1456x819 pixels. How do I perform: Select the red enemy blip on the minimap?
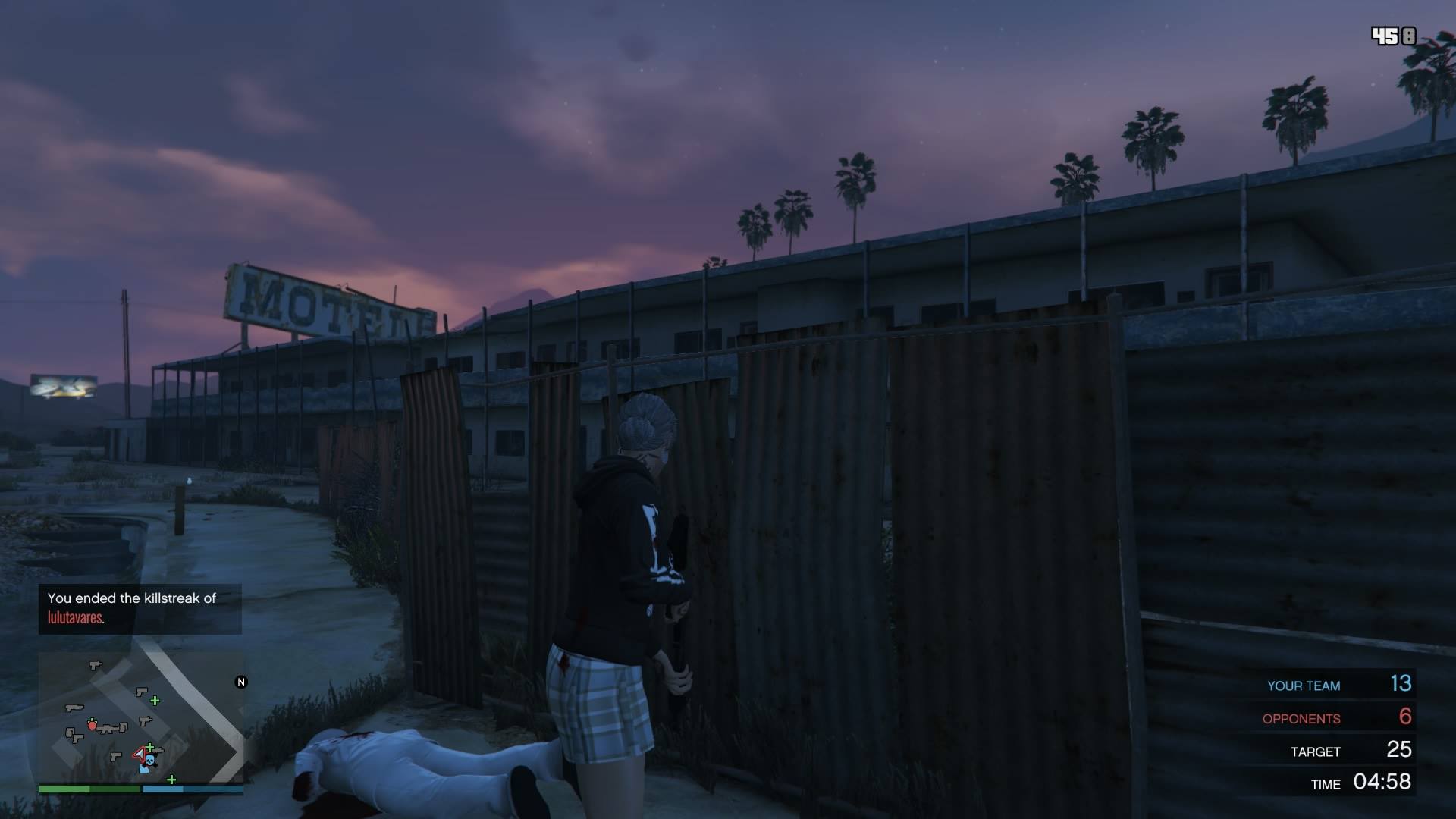tap(92, 724)
